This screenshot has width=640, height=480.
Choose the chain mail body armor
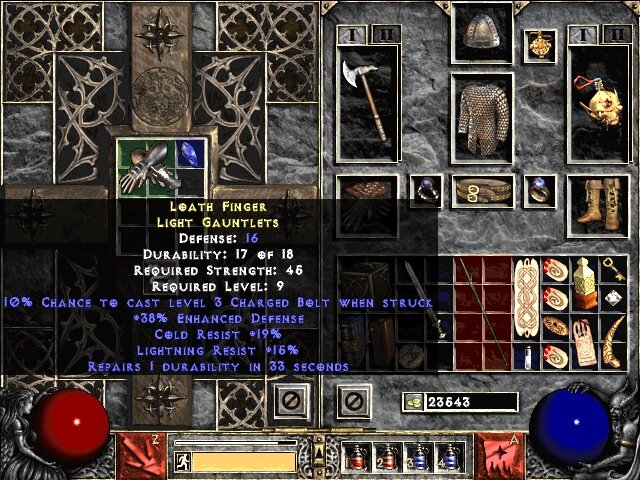480,118
